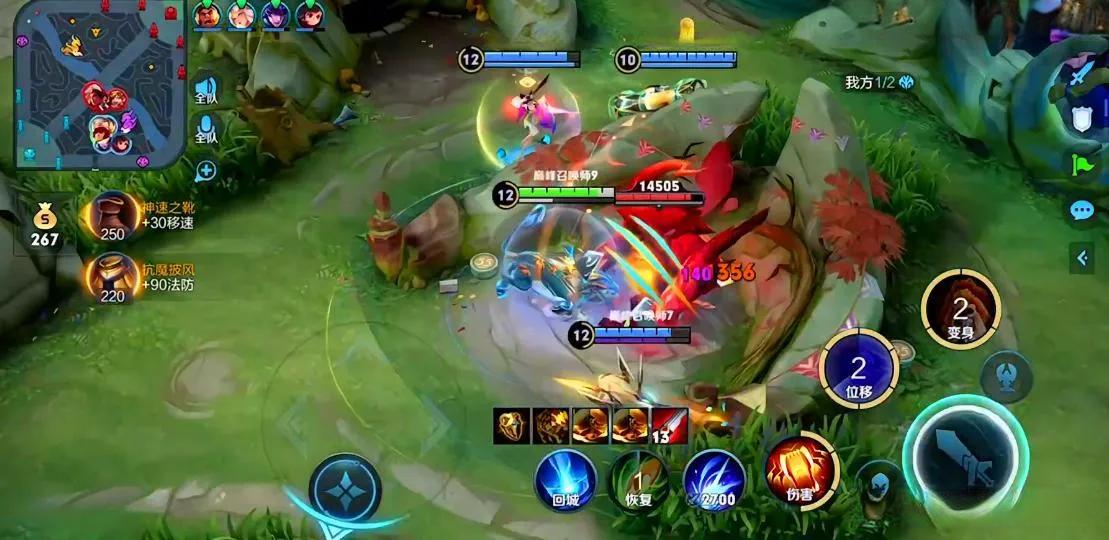1109x540 pixels.
Task: Toggle the 全队 speaker voice button
Action: 206,91
